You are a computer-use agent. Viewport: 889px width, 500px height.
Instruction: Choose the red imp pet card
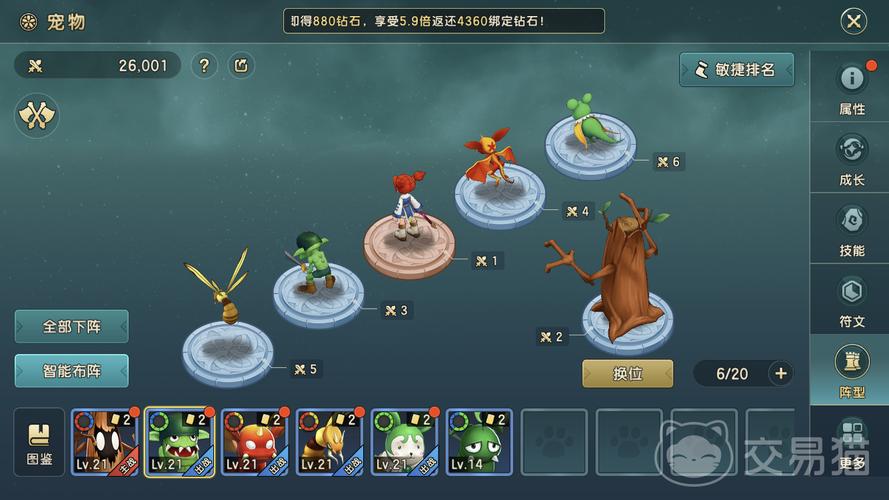(254, 442)
